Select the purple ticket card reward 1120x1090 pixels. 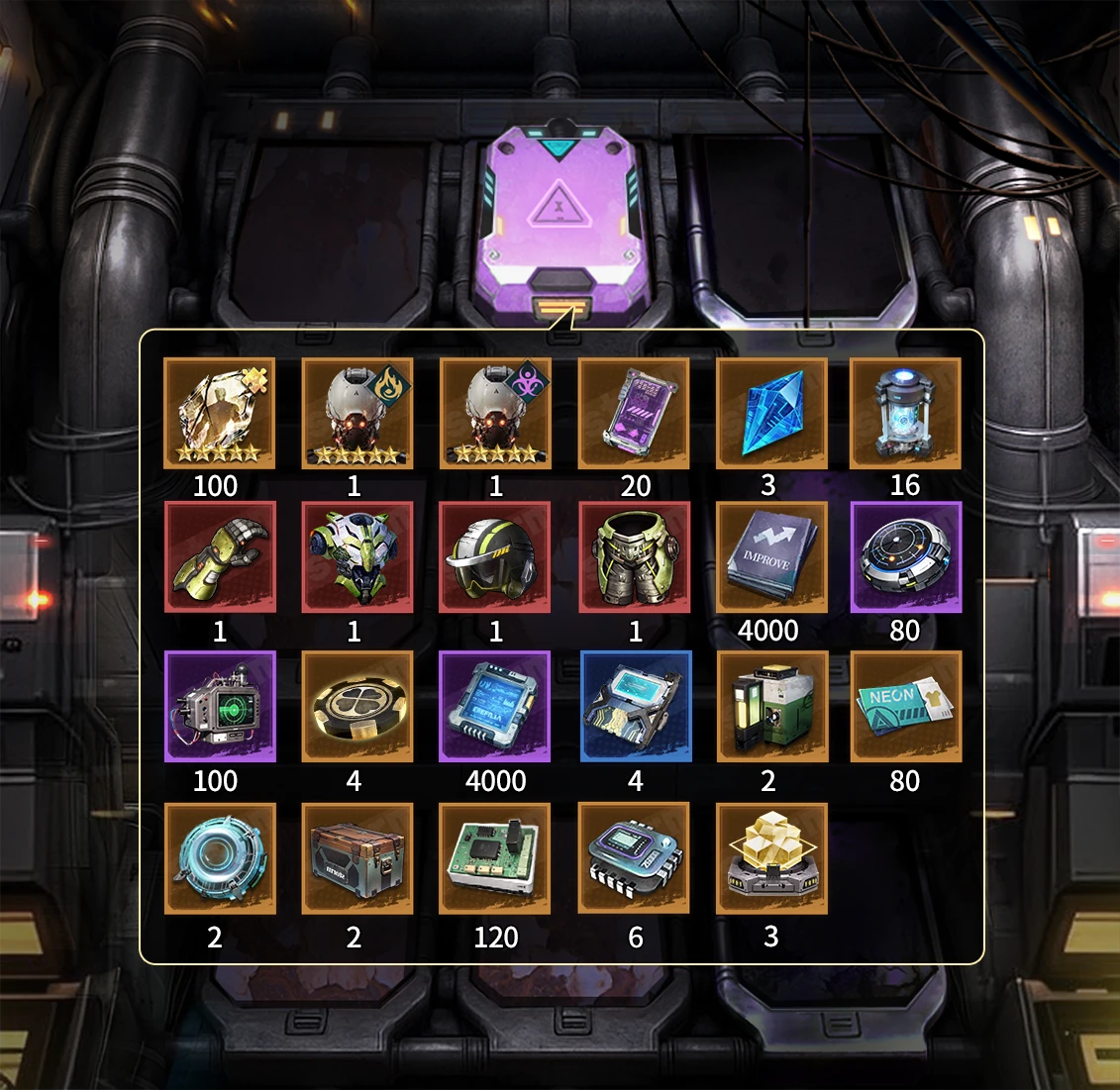click(x=634, y=414)
